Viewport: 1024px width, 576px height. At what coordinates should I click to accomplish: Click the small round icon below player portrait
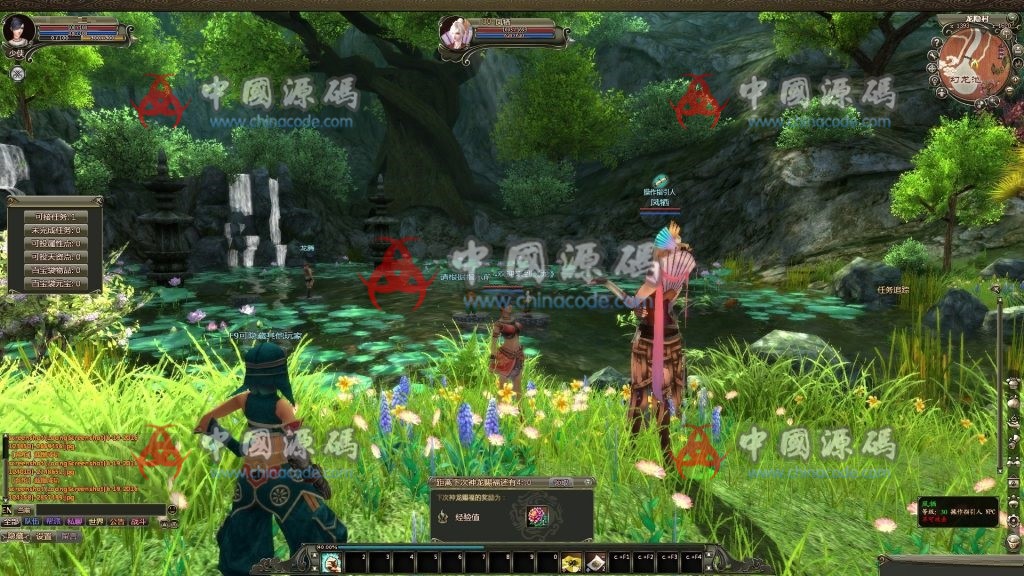17,73
